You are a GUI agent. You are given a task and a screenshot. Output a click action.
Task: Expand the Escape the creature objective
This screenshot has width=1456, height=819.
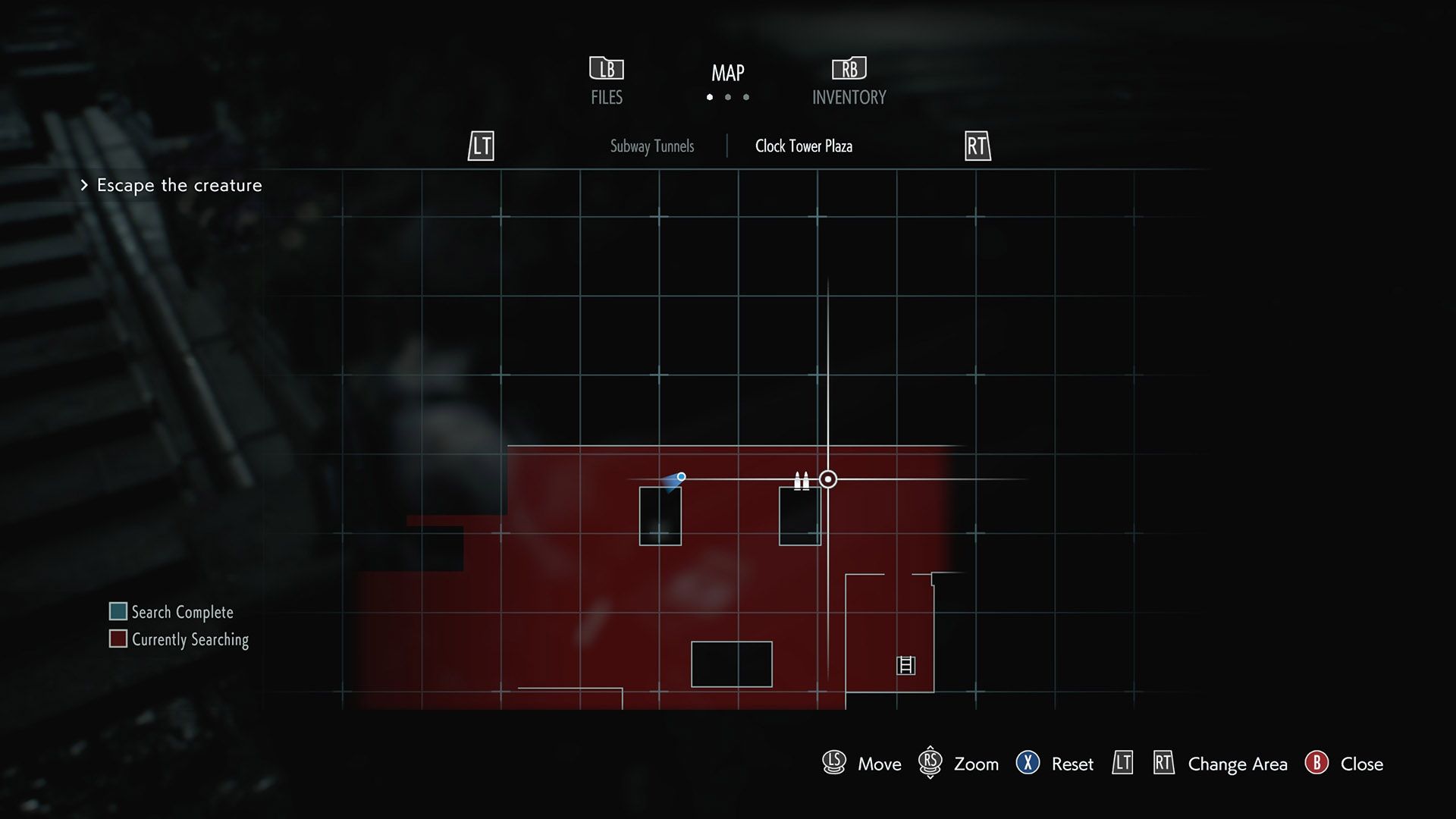[178, 185]
